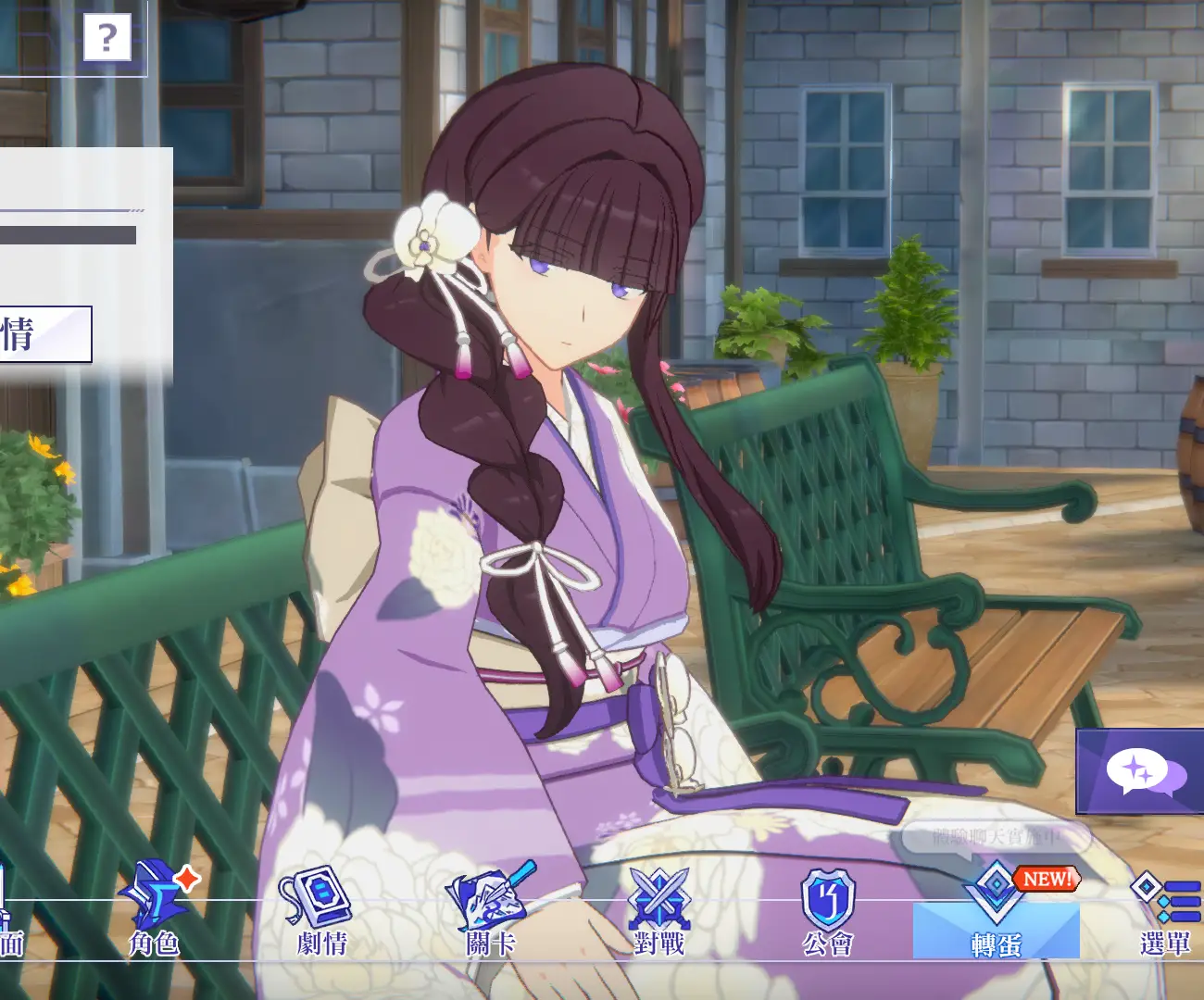1204x1000 pixels.
Task: Open the question mark help button
Action: coord(107,39)
